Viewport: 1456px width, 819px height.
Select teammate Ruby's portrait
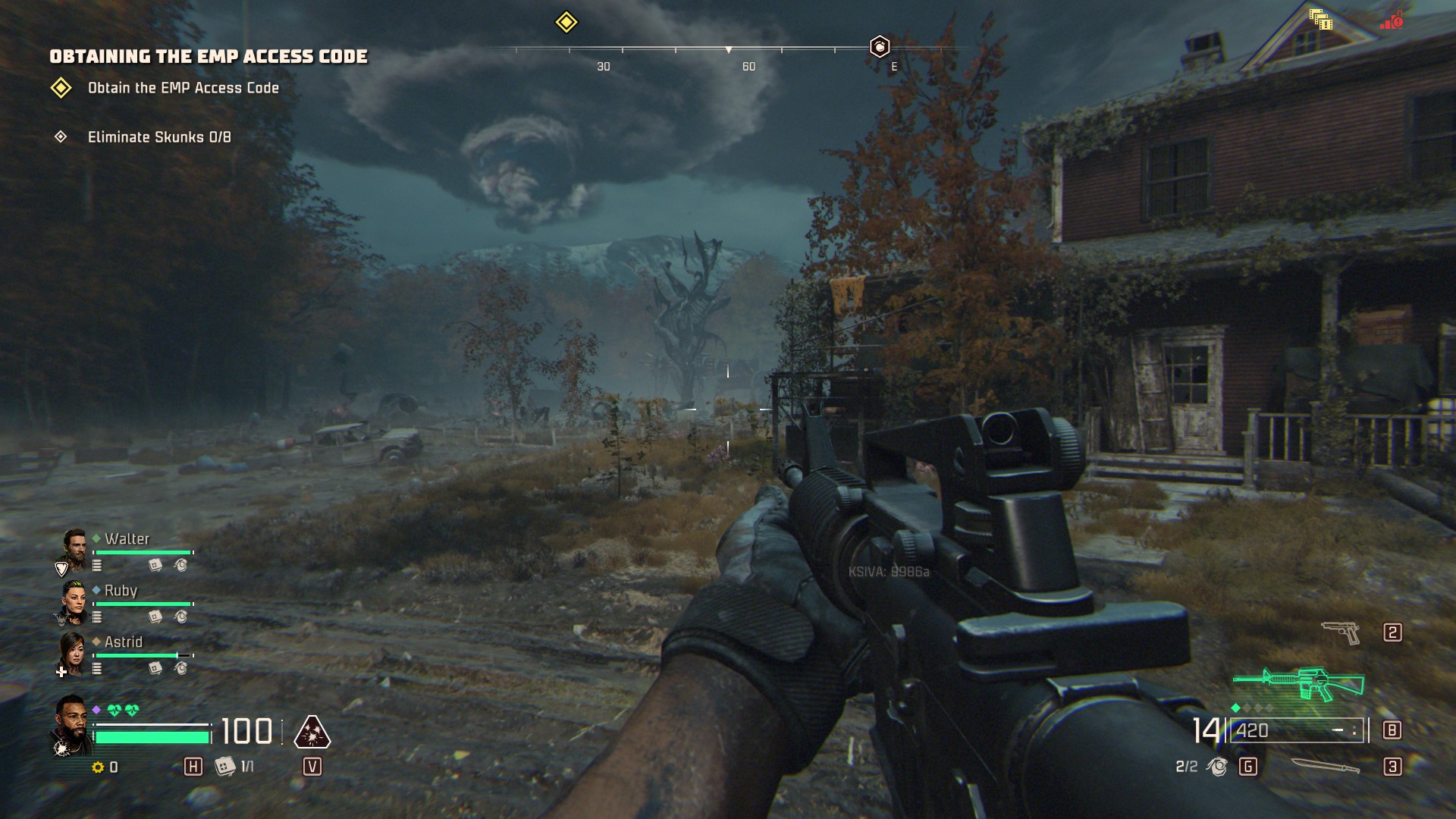coord(74,601)
